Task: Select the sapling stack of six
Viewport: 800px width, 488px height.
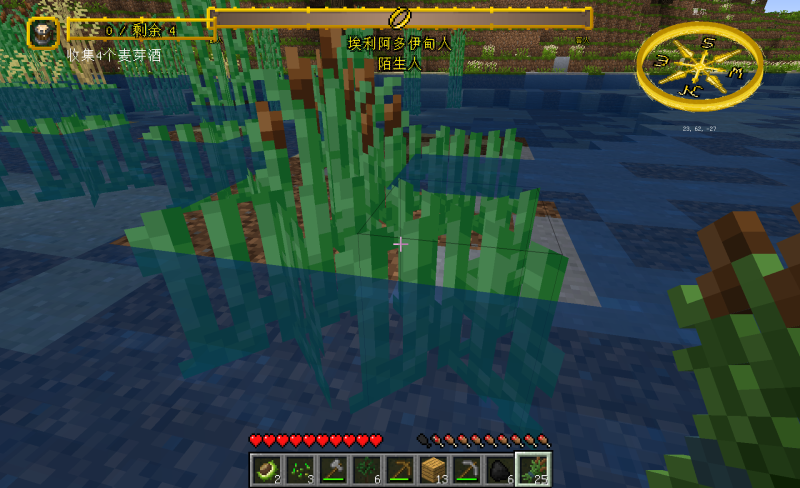Action: point(365,470)
